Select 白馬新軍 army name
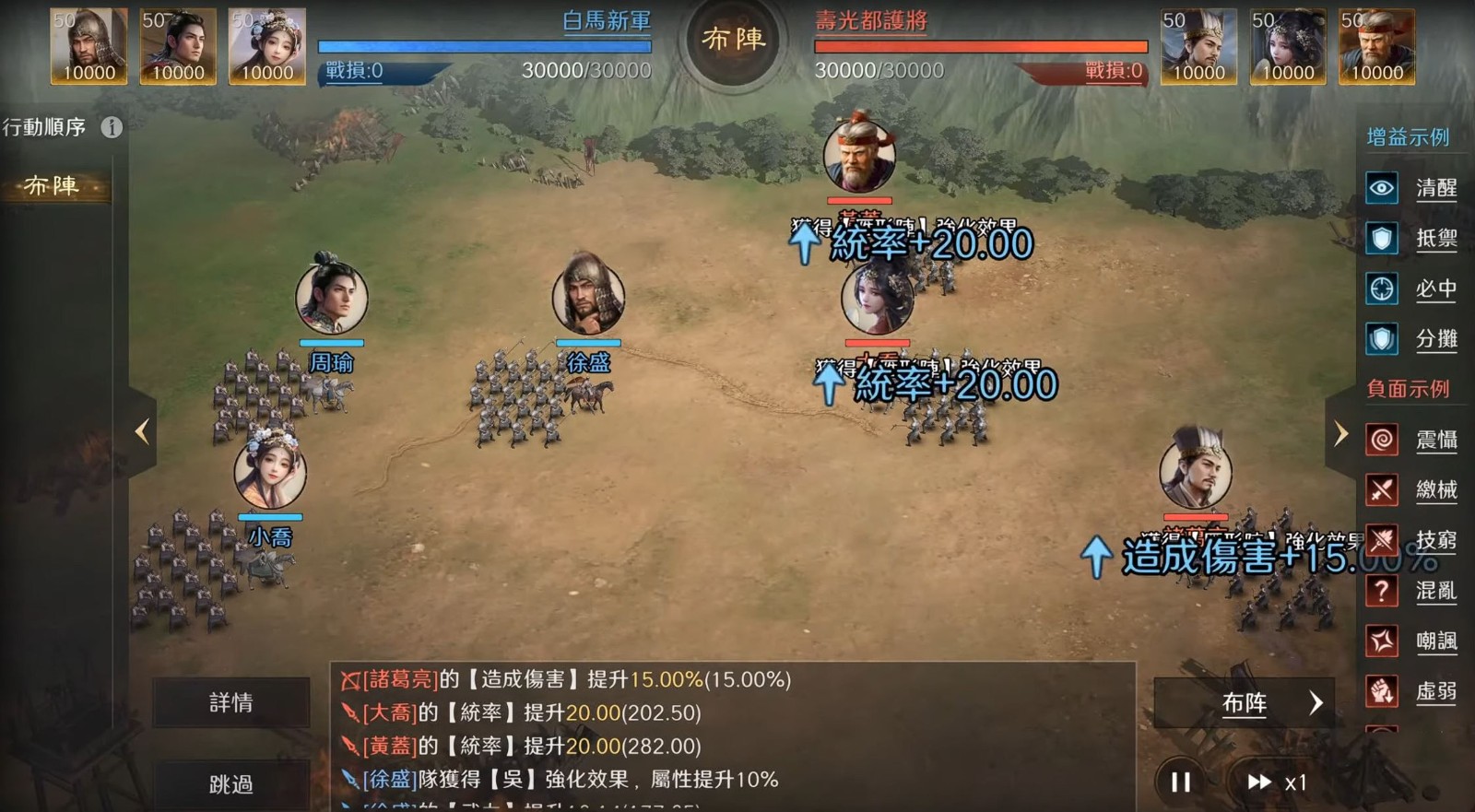1475x812 pixels. (x=606, y=21)
